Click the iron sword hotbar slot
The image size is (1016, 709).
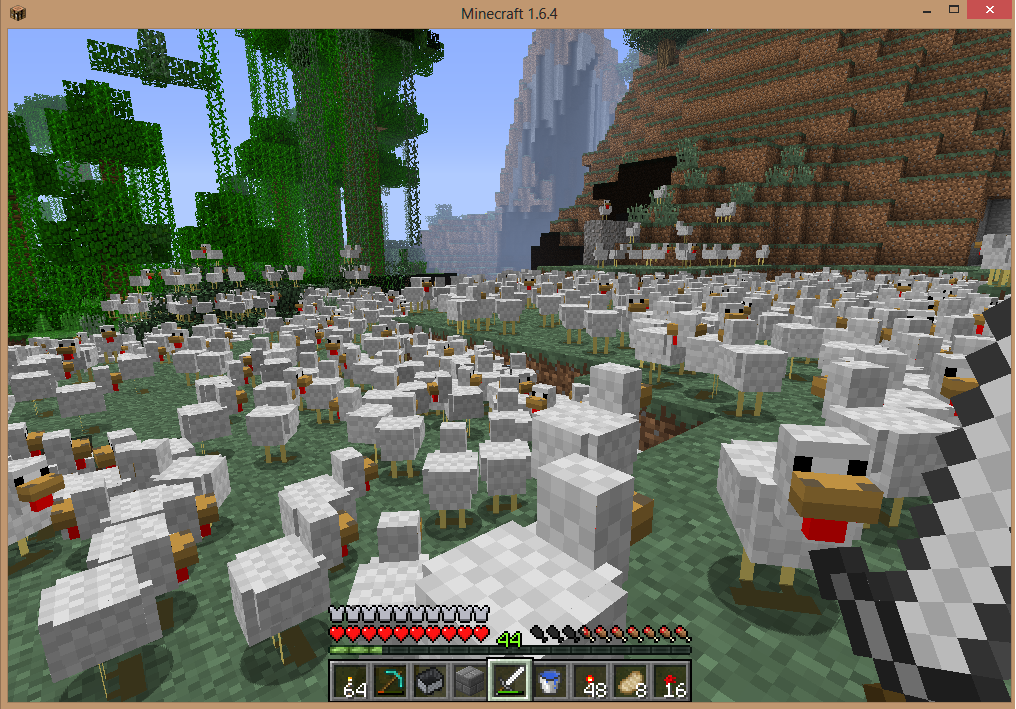pyautogui.click(x=509, y=681)
